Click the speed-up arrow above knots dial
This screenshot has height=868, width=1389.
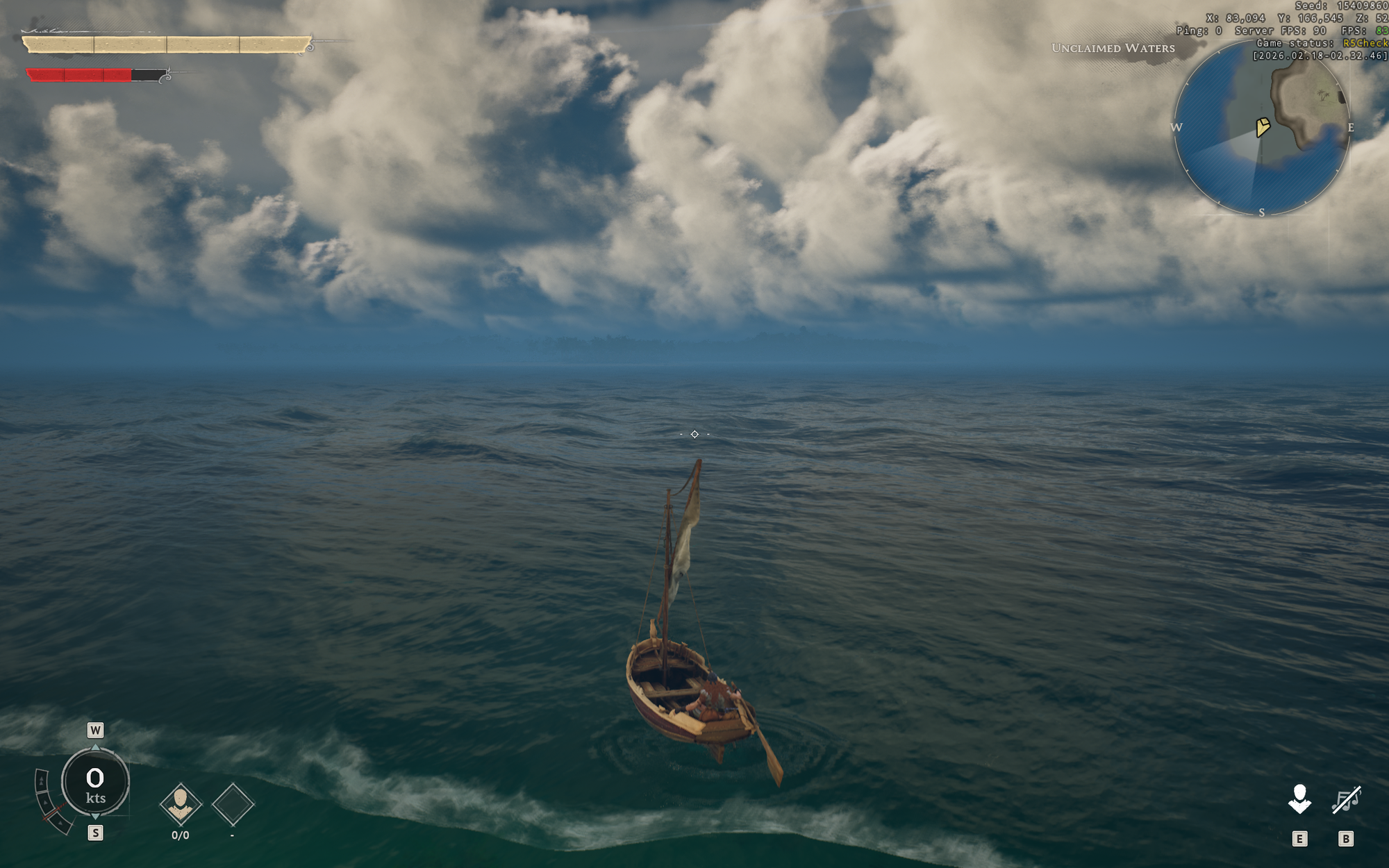pyautogui.click(x=95, y=747)
